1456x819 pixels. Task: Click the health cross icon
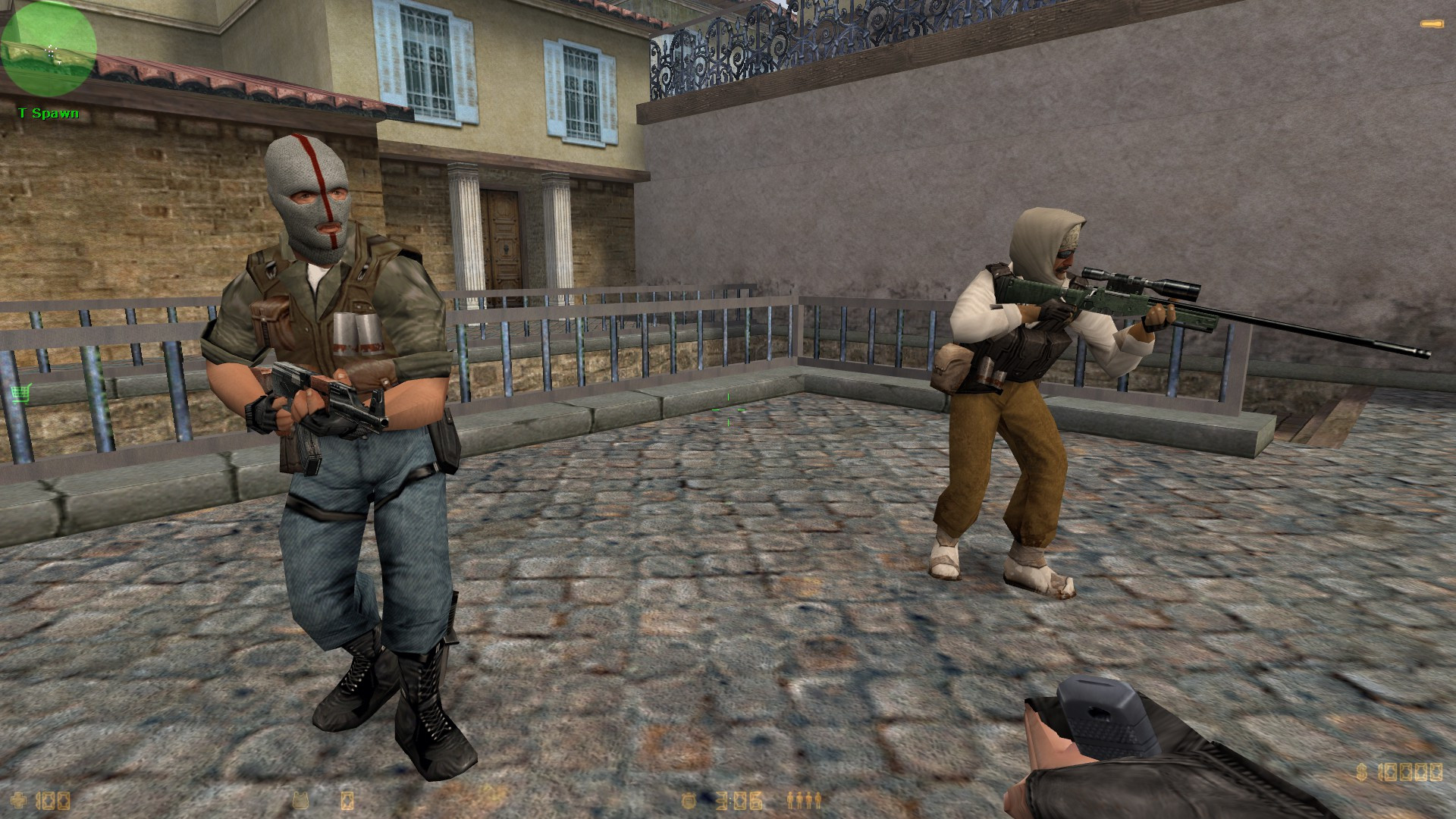(x=18, y=800)
